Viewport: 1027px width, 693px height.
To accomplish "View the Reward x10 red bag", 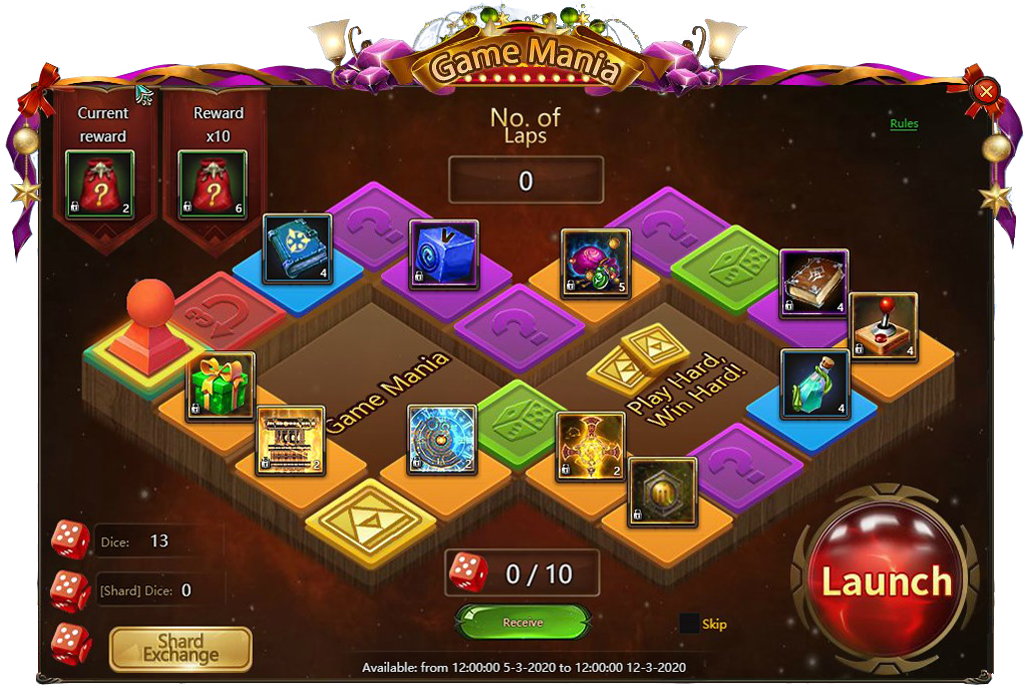I will pos(213,185).
